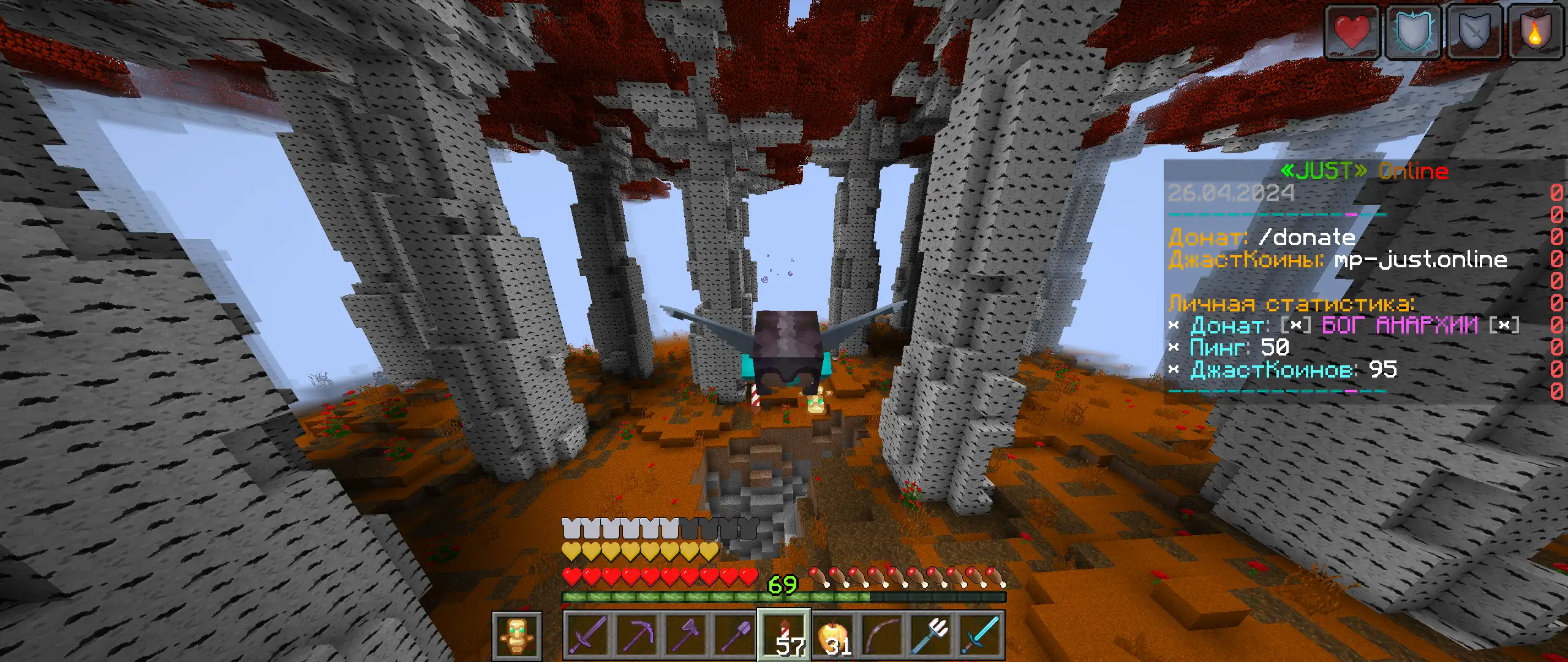Select the totem in the offhand slot

click(516, 636)
